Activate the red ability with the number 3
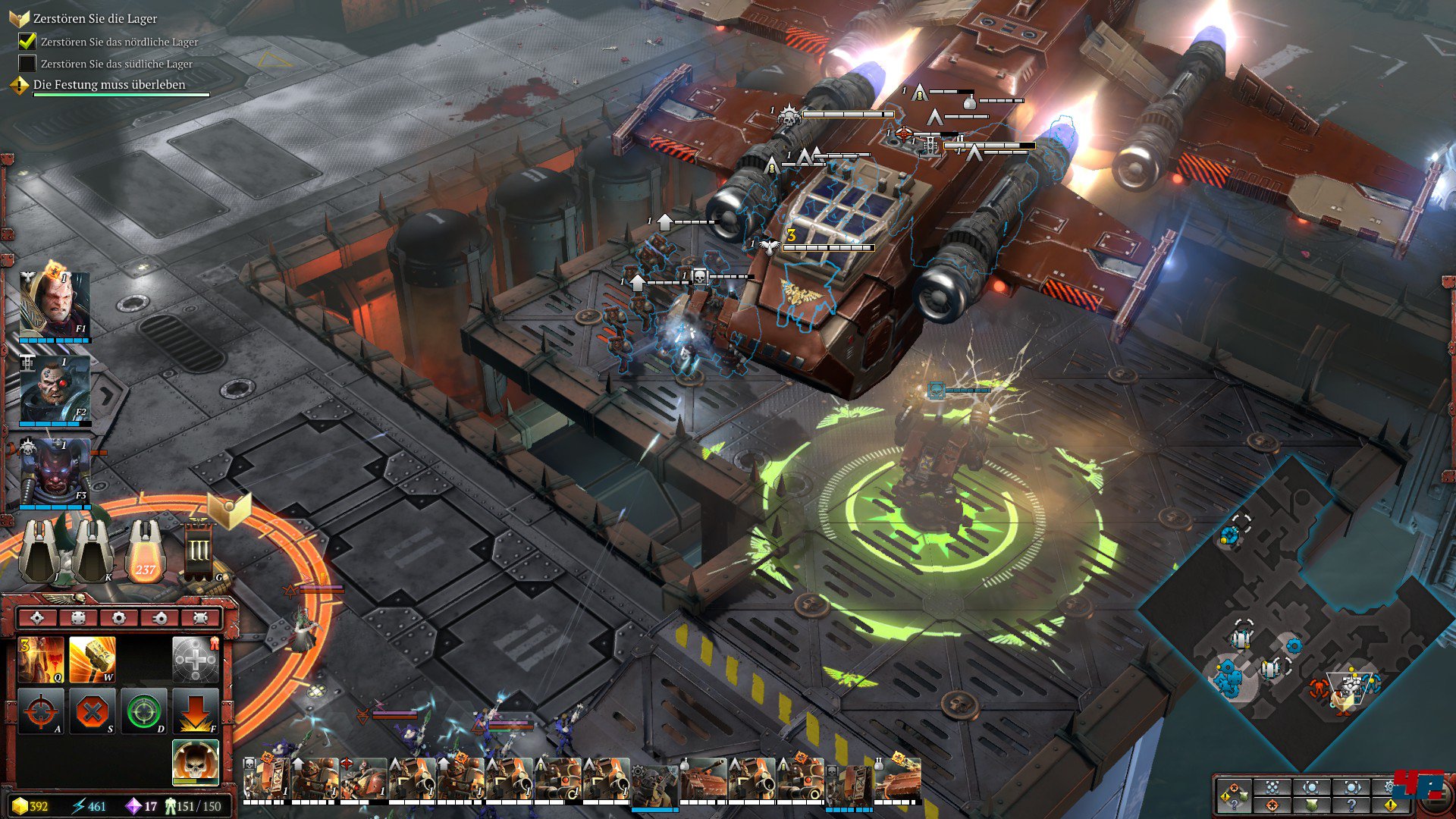1456x819 pixels. click(41, 658)
